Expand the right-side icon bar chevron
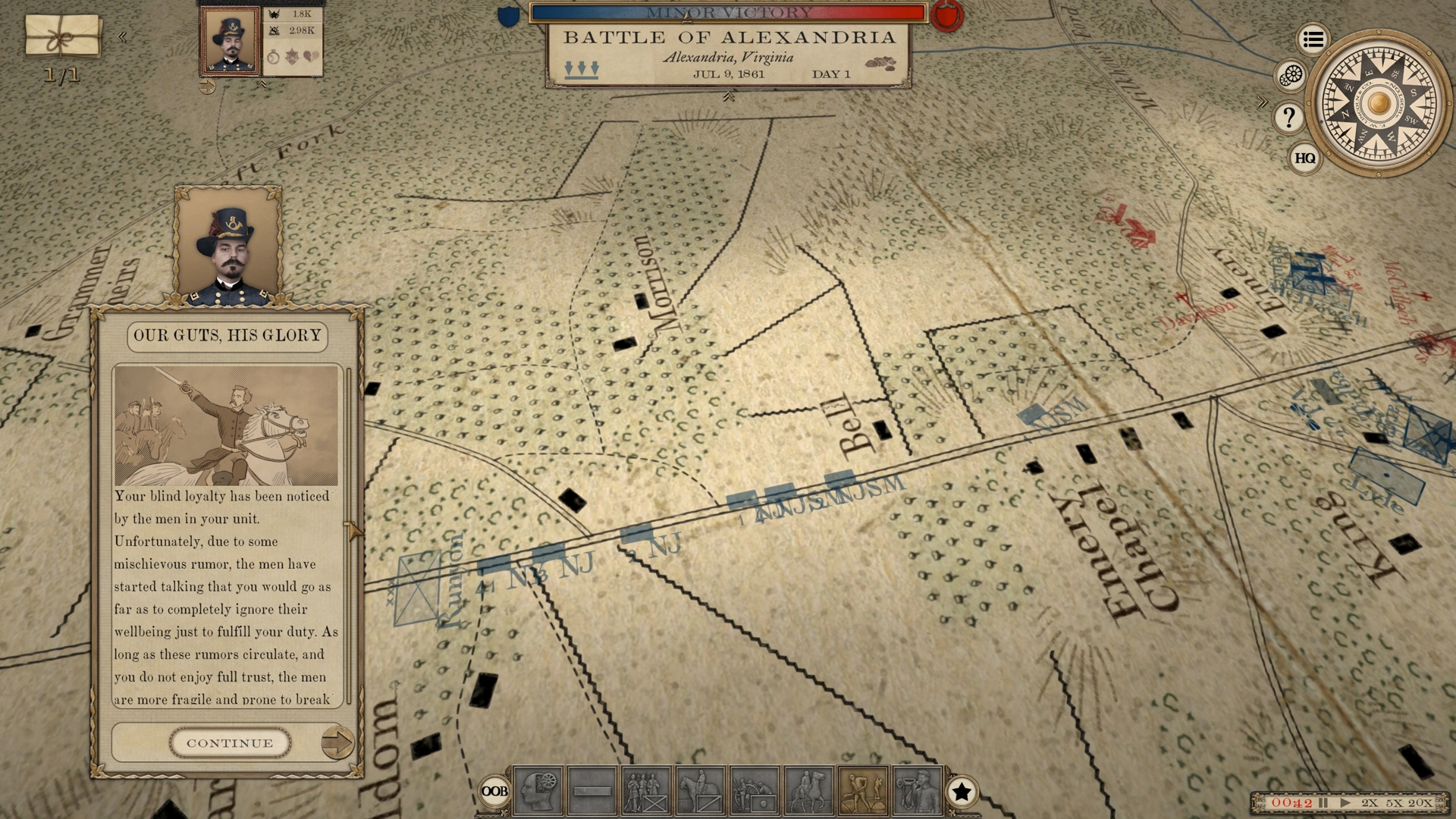The height and width of the screenshot is (819, 1456). (x=1263, y=101)
